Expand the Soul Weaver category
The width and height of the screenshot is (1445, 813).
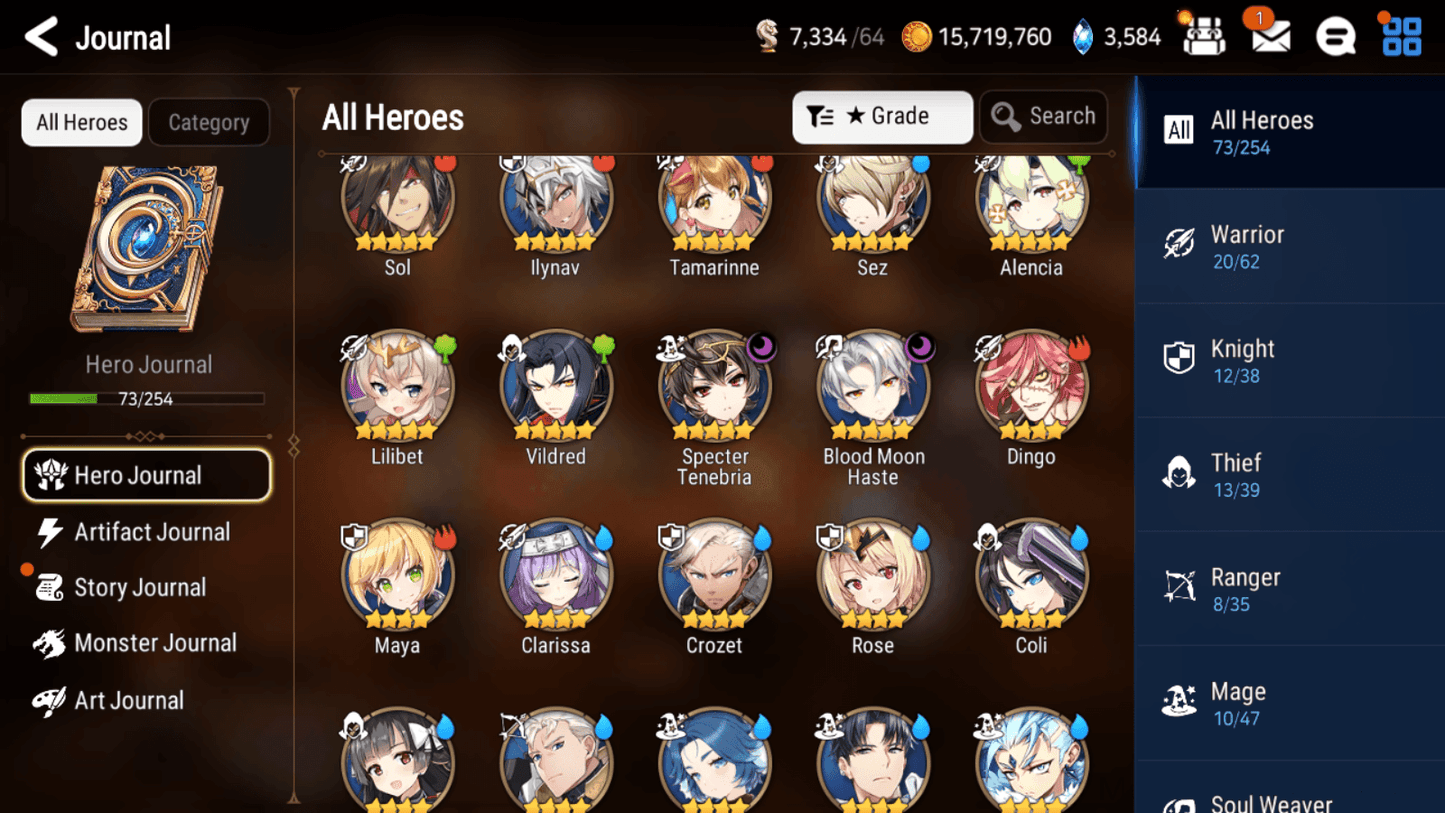1290,798
